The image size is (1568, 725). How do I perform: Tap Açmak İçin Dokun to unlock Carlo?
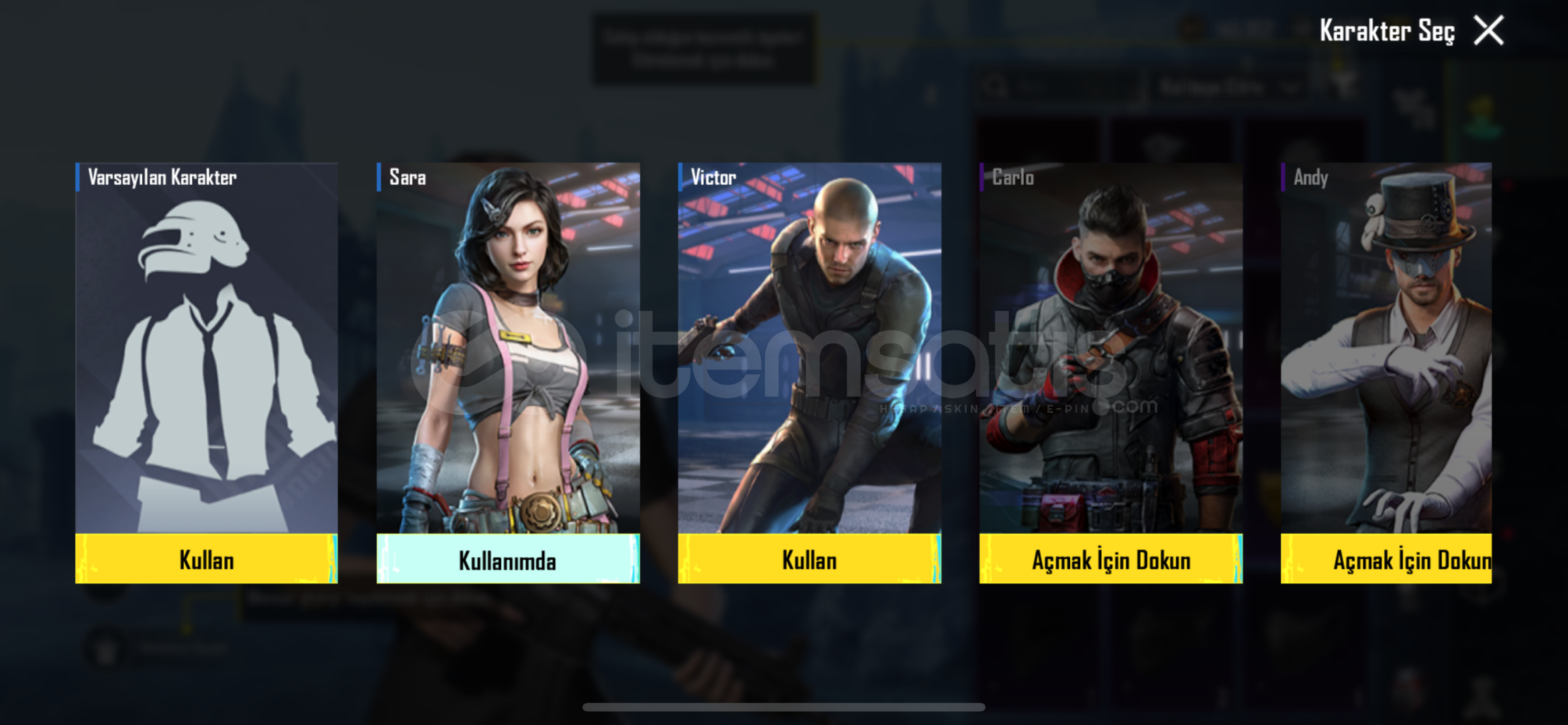1110,559
